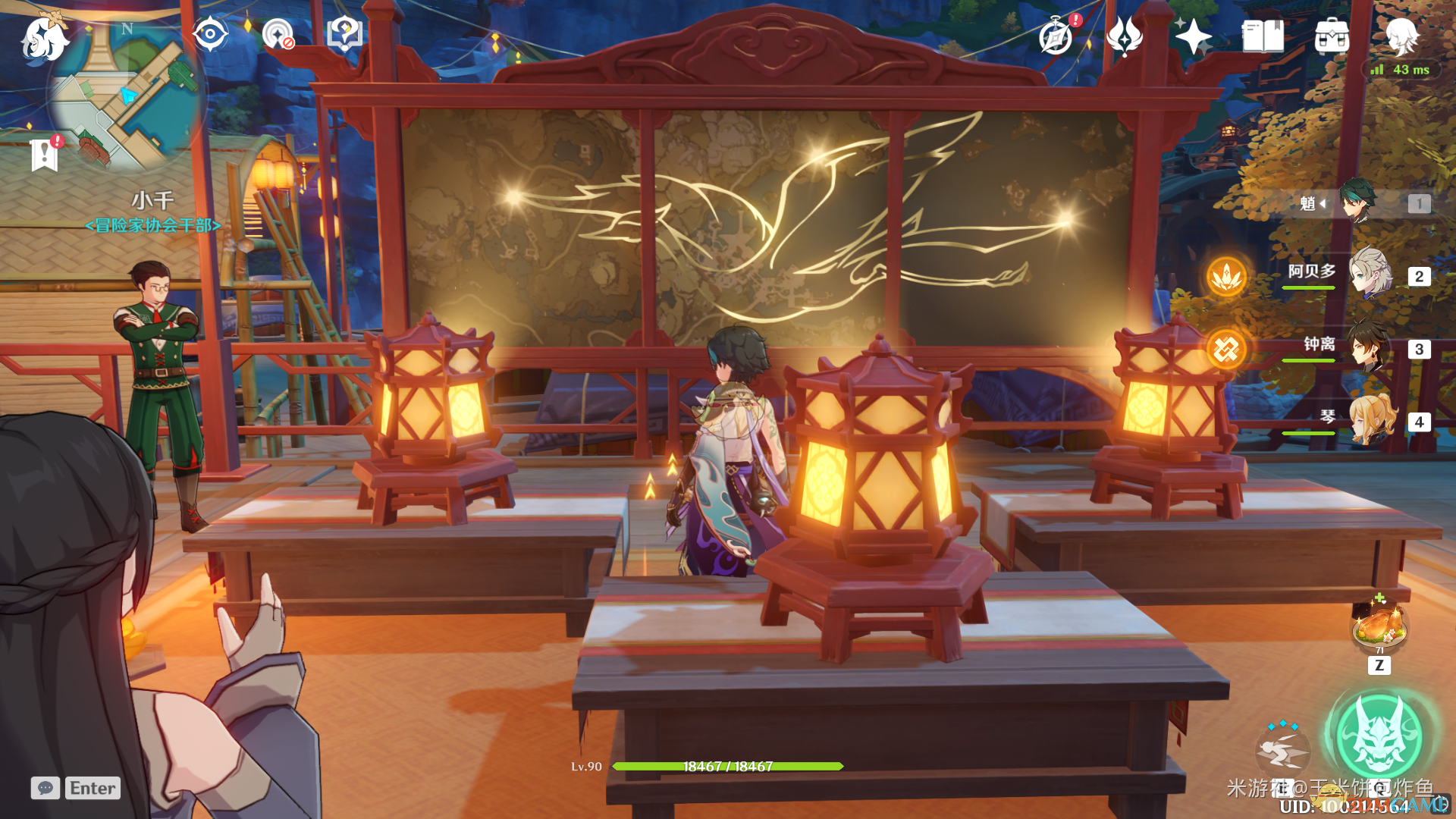This screenshot has height=819, width=1456.
Task: Switch to party member 钟离
Action: click(x=1370, y=347)
